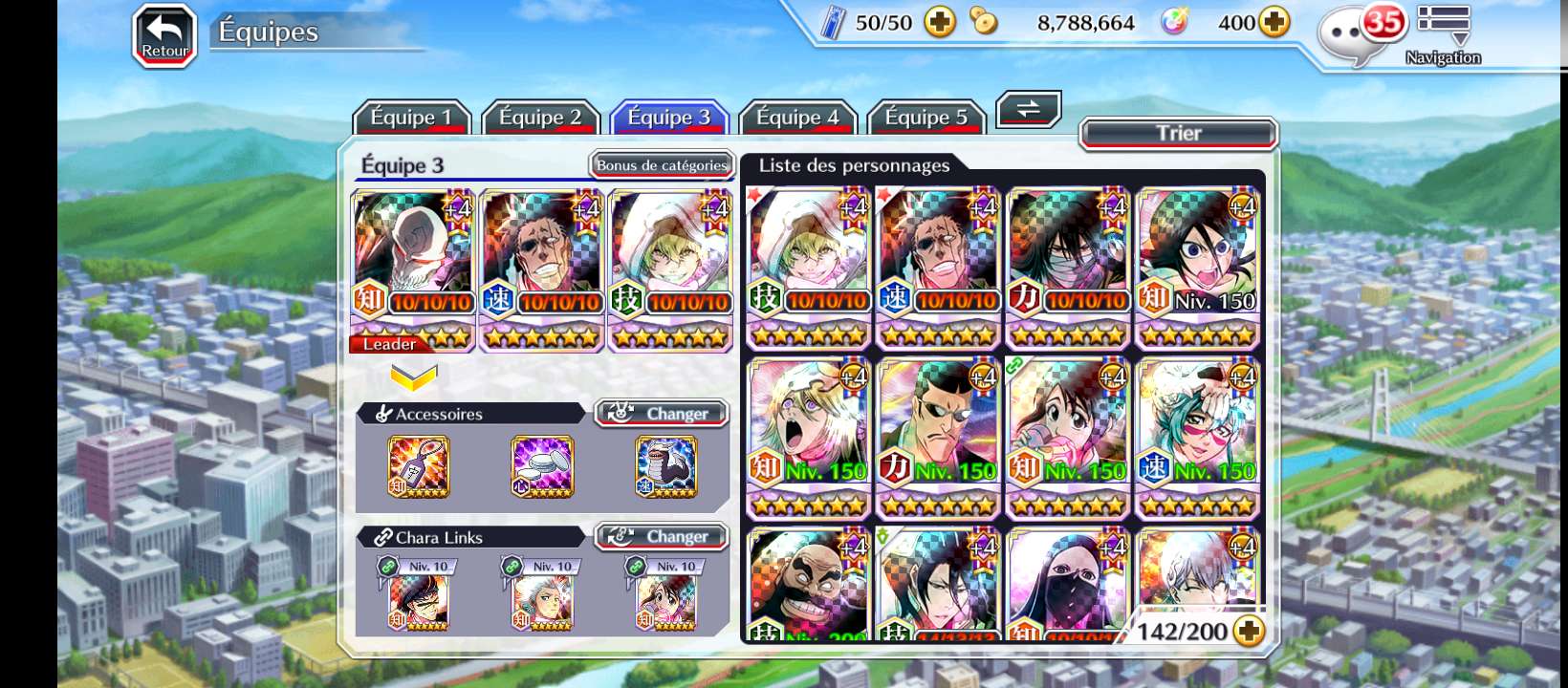1568x688 pixels.
Task: Switch to the Équipe 1 tab
Action: pyautogui.click(x=411, y=118)
